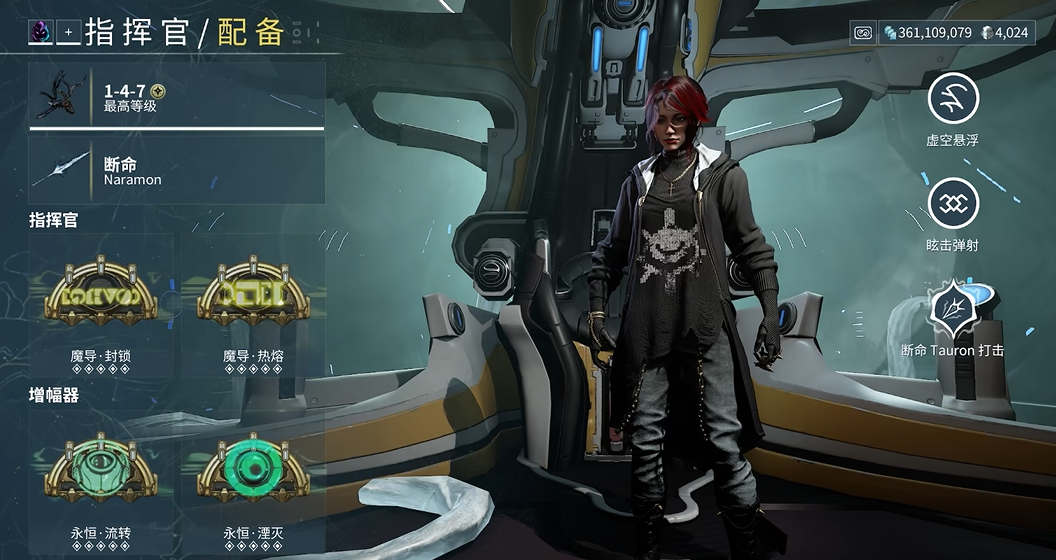This screenshot has width=1056, height=560.
Task: Open the 永恒·湮灭 amp arcane slot
Action: point(252,470)
